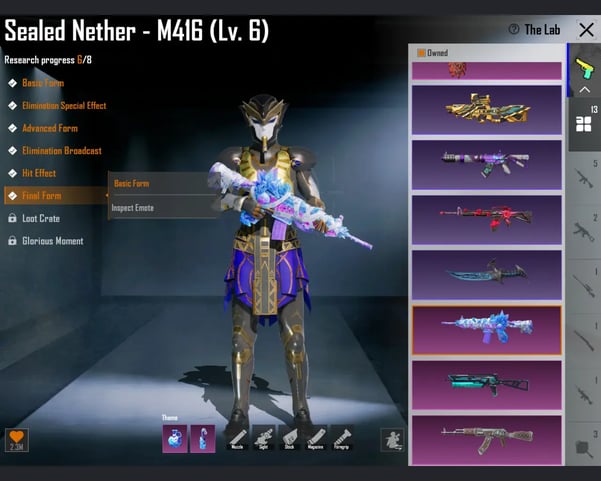
Task: Select the locked Glorious Moment entry
Action: coord(53,241)
